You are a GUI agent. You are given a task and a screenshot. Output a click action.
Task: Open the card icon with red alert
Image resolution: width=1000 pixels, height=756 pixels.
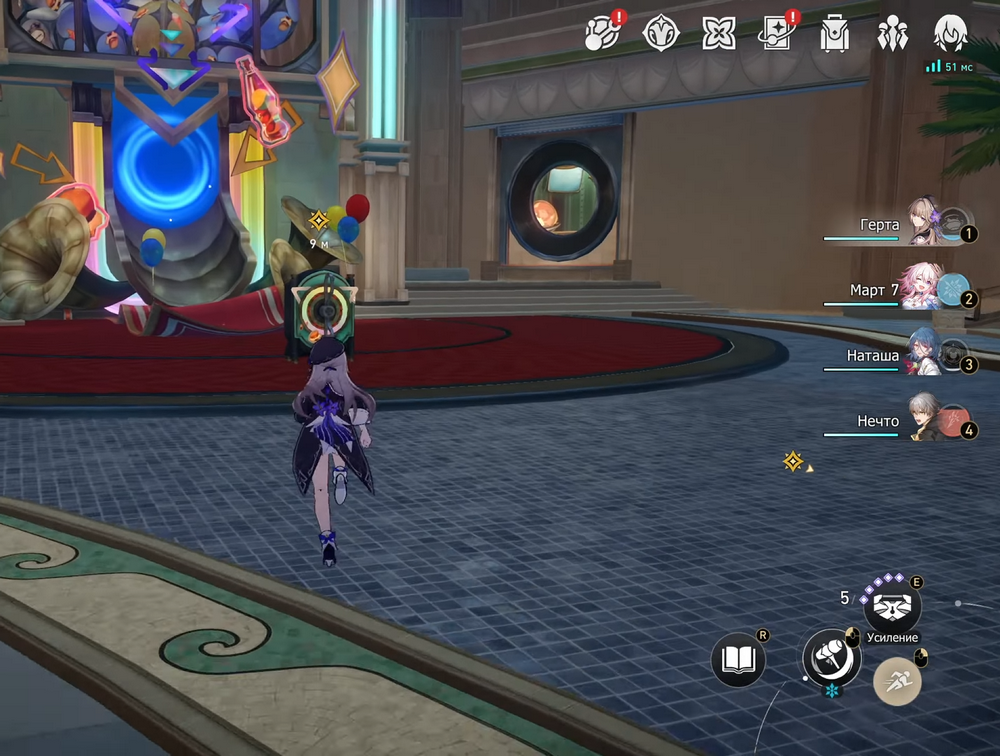click(776, 34)
